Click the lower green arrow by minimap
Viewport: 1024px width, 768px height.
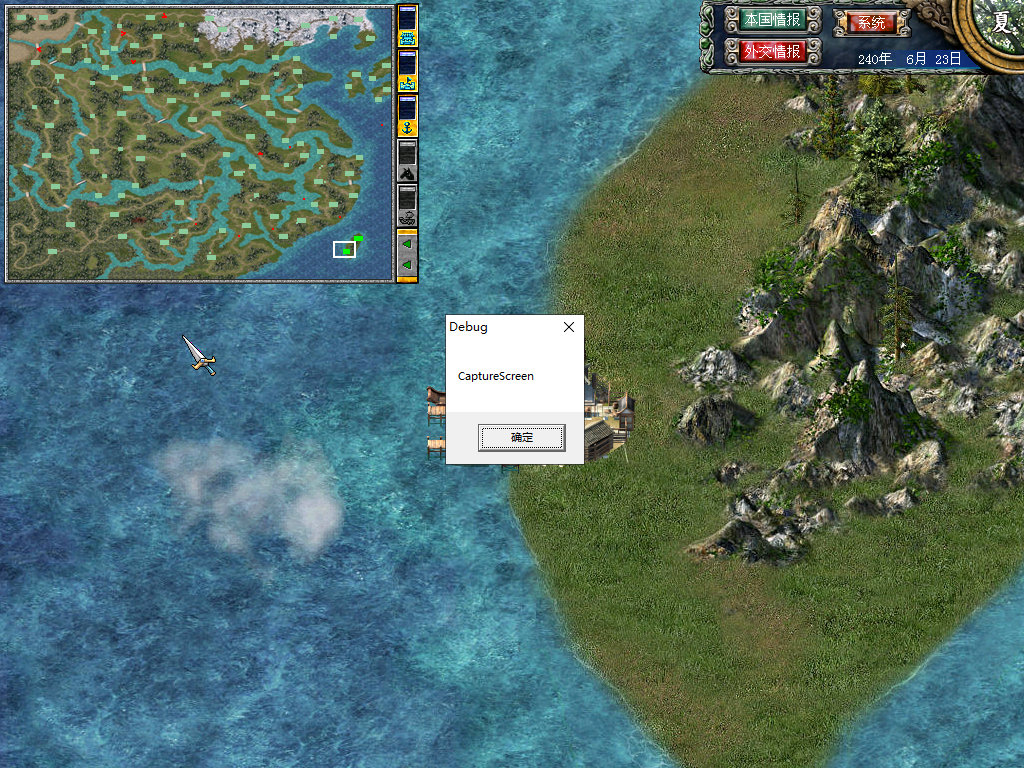(x=407, y=265)
